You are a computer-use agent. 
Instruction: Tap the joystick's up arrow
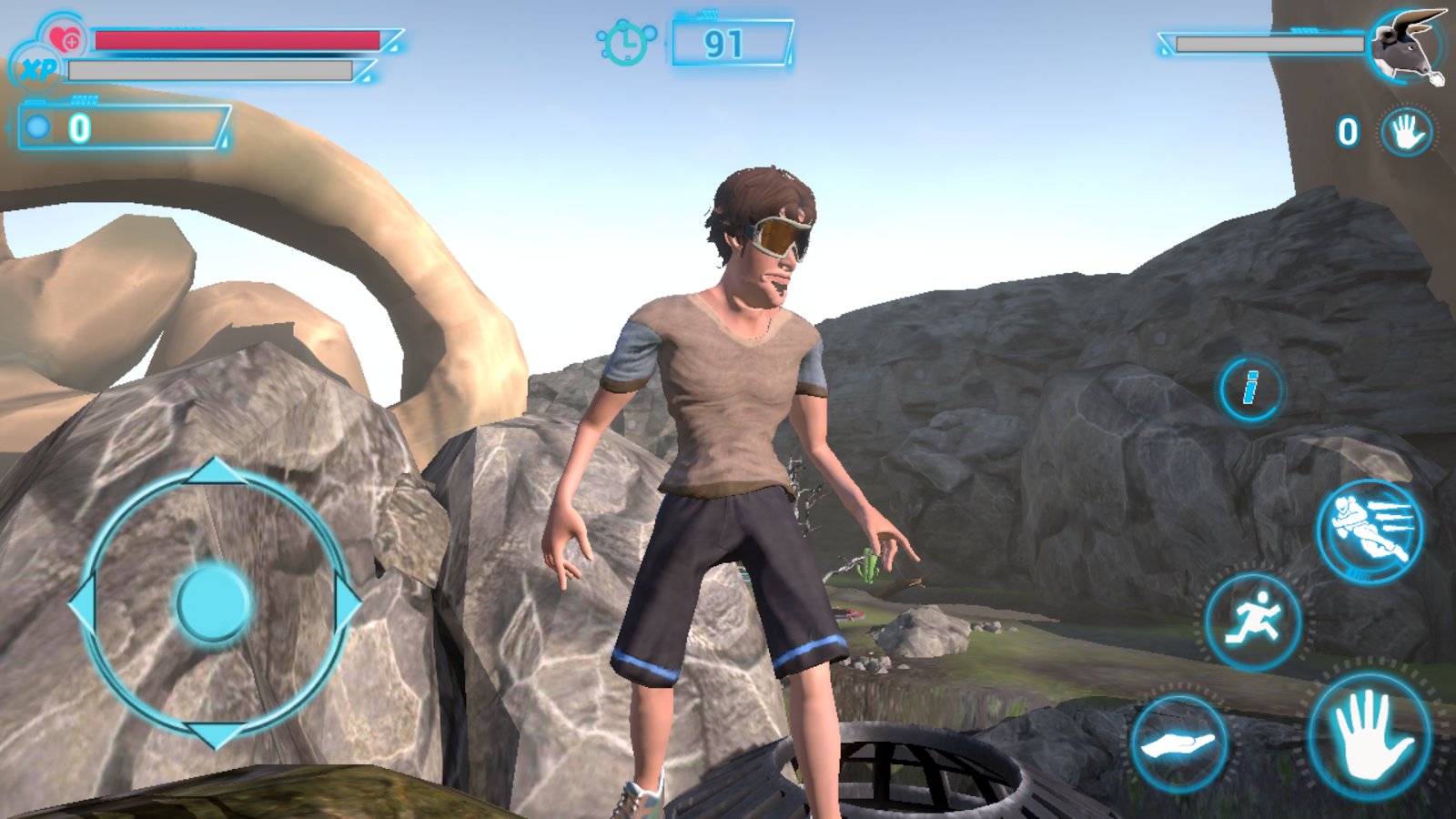coord(215,471)
